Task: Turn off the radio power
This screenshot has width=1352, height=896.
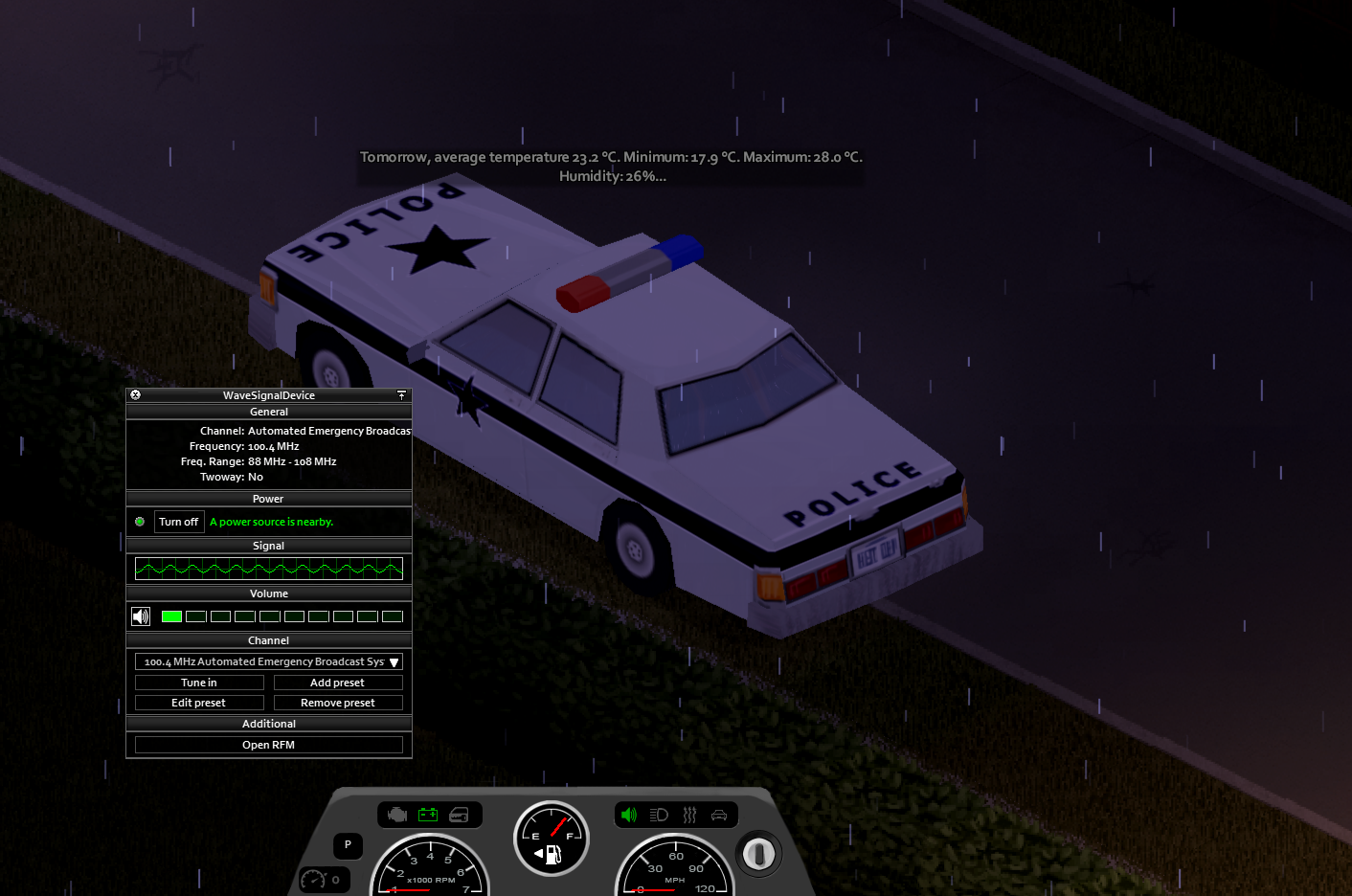Action: coord(179,522)
